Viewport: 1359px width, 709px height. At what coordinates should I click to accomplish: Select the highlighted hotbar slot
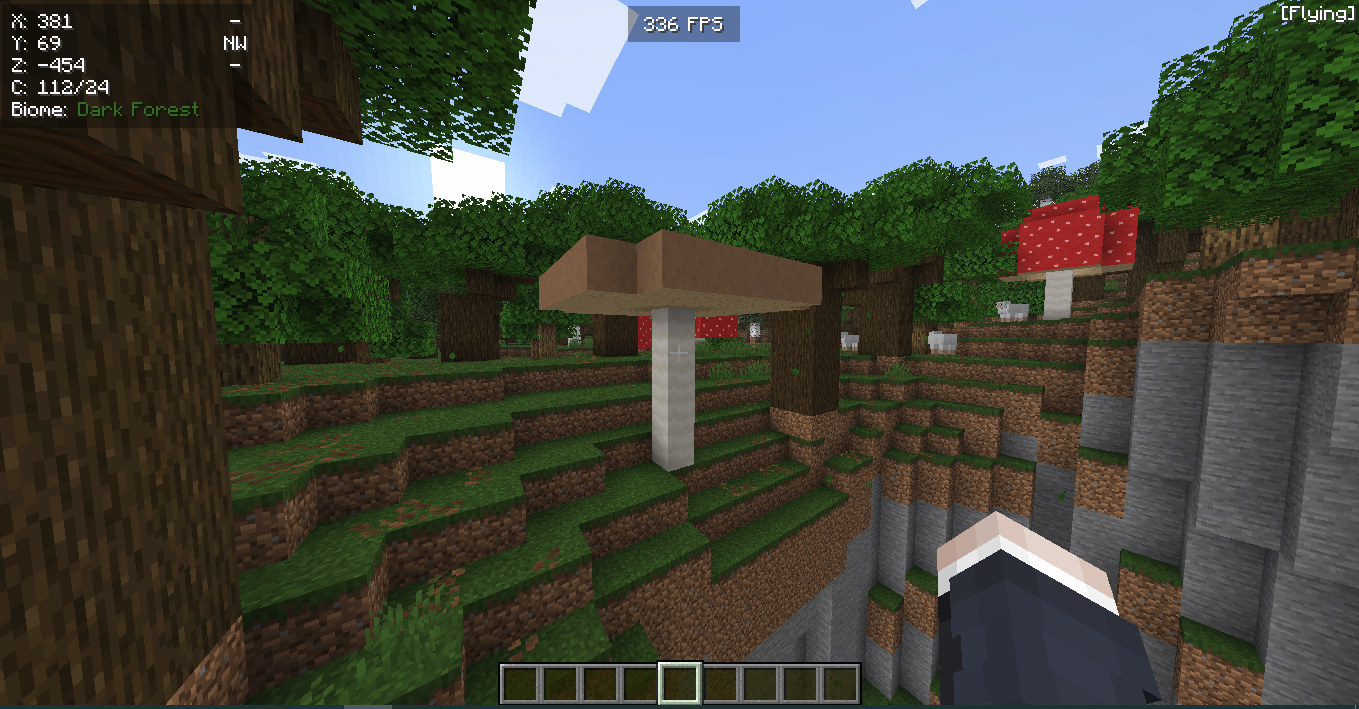click(x=679, y=684)
